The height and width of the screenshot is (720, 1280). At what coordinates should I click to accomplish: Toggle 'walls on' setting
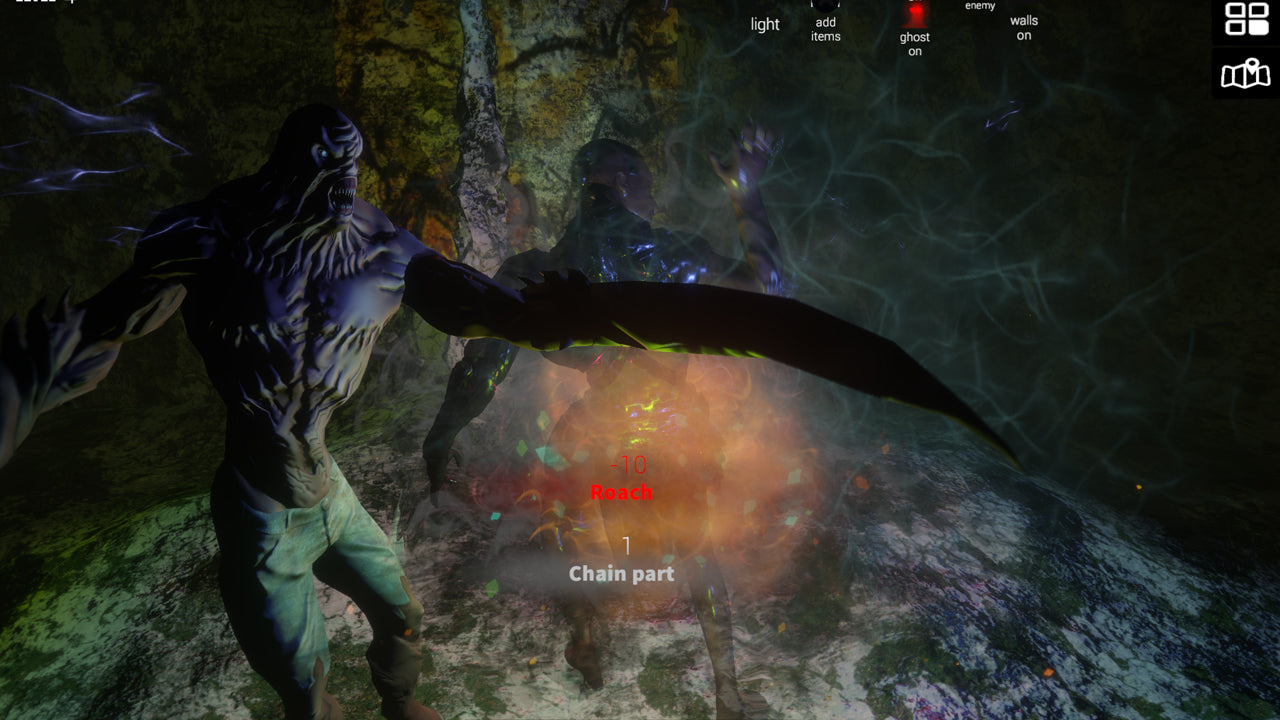tap(1022, 27)
